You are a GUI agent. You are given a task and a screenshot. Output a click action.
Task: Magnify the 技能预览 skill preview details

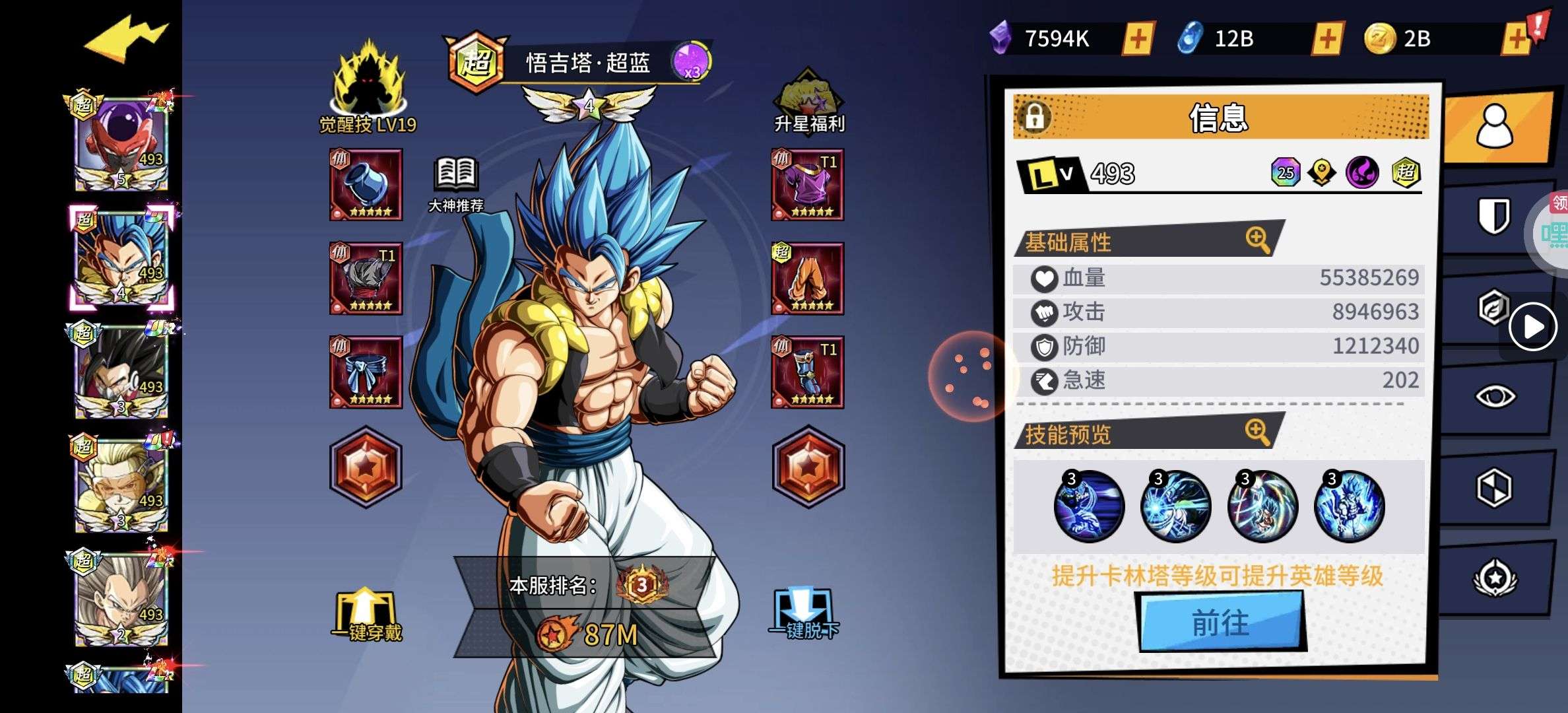pos(1257,432)
